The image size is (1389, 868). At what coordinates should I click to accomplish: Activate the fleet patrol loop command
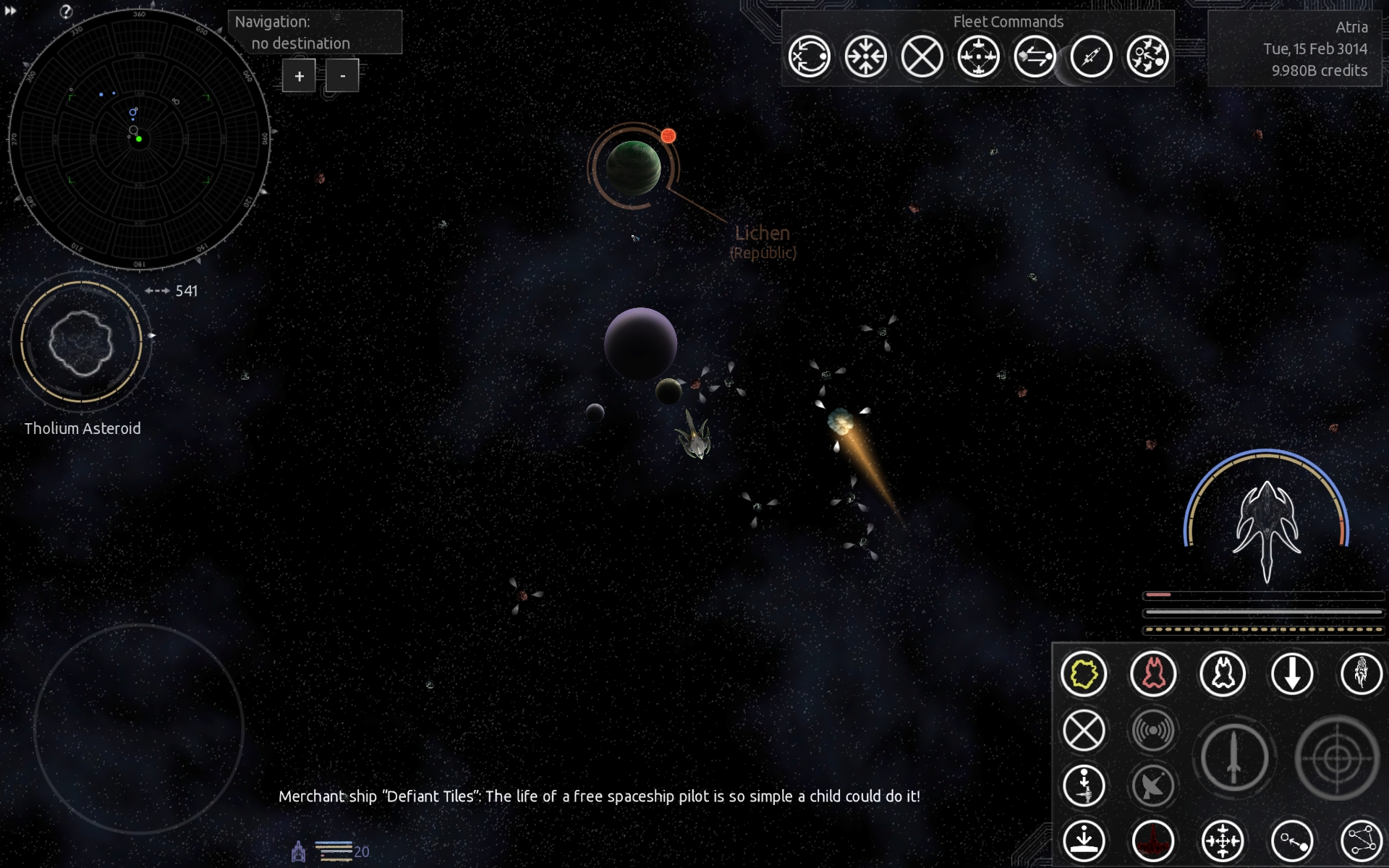pyautogui.click(x=809, y=56)
